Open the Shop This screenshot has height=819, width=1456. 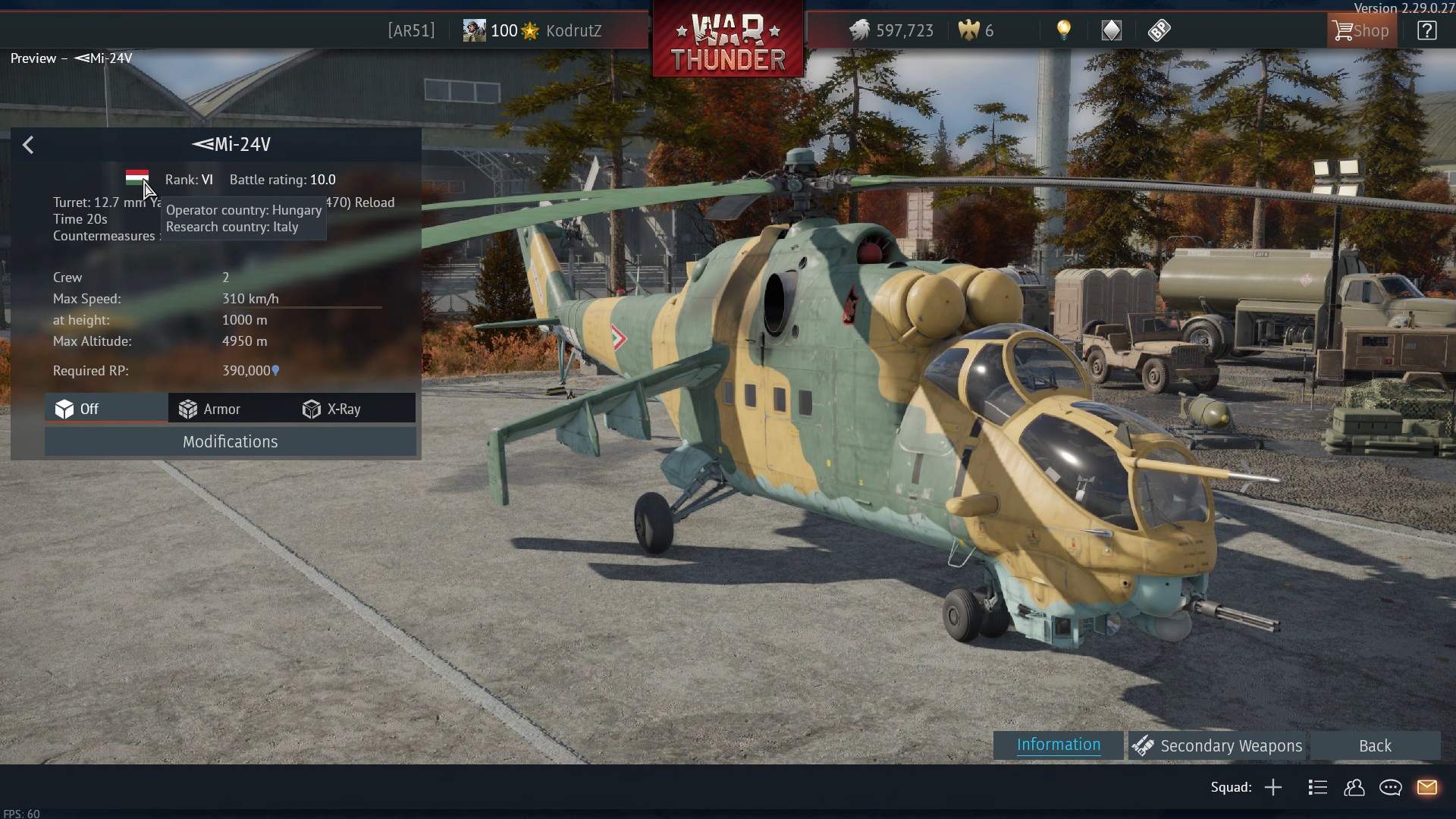1362,31
